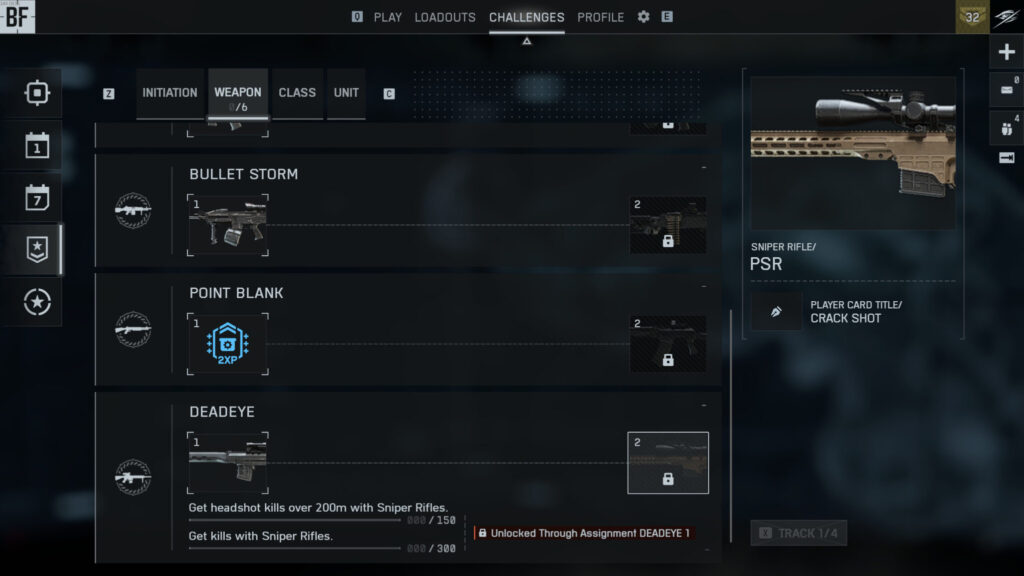The image size is (1024, 576).
Task: Select Point Blank locked tier 2 reward
Action: coord(668,344)
